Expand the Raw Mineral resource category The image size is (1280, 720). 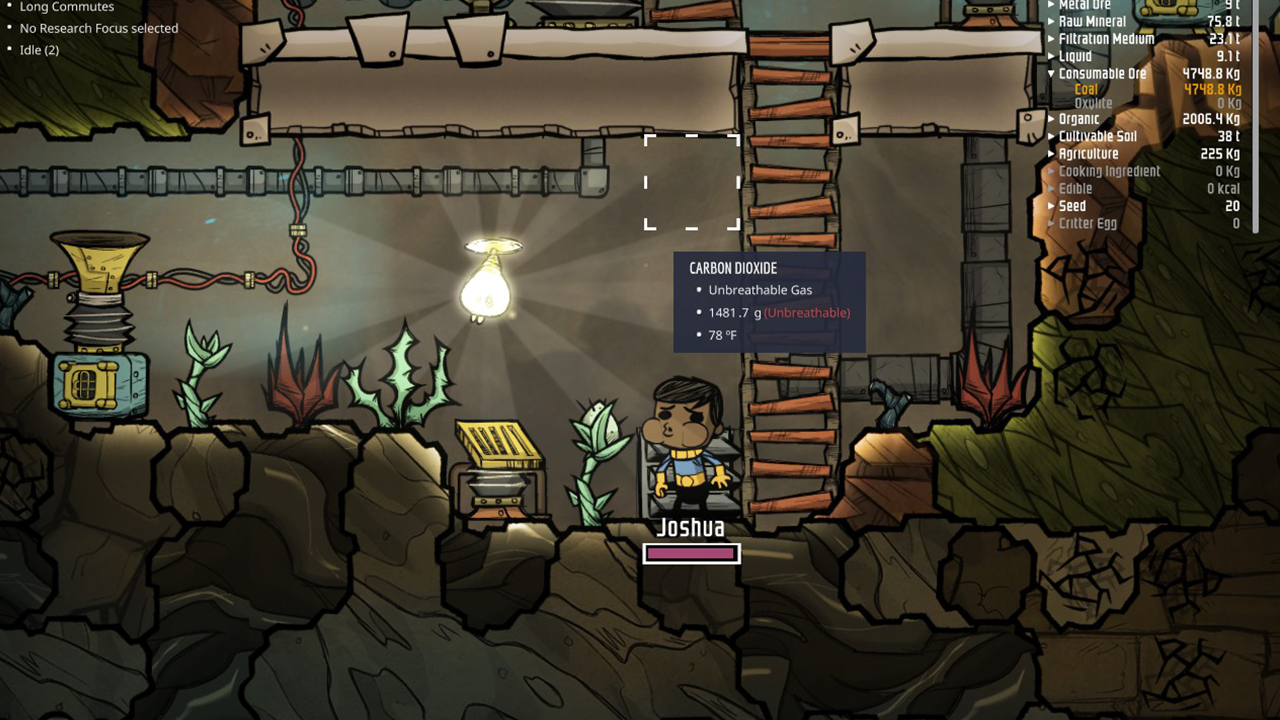[x=1050, y=21]
